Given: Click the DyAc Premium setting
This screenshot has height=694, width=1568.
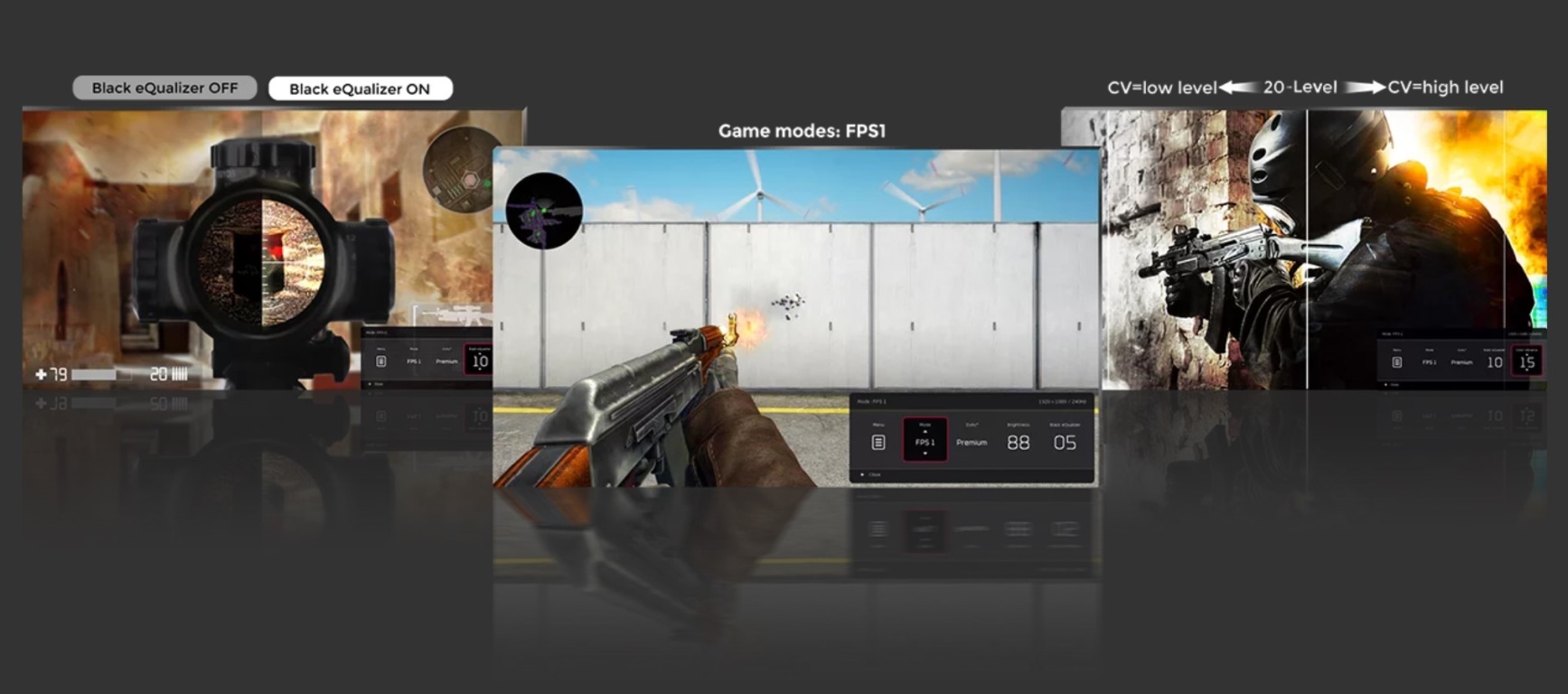Looking at the screenshot, I should (x=972, y=443).
